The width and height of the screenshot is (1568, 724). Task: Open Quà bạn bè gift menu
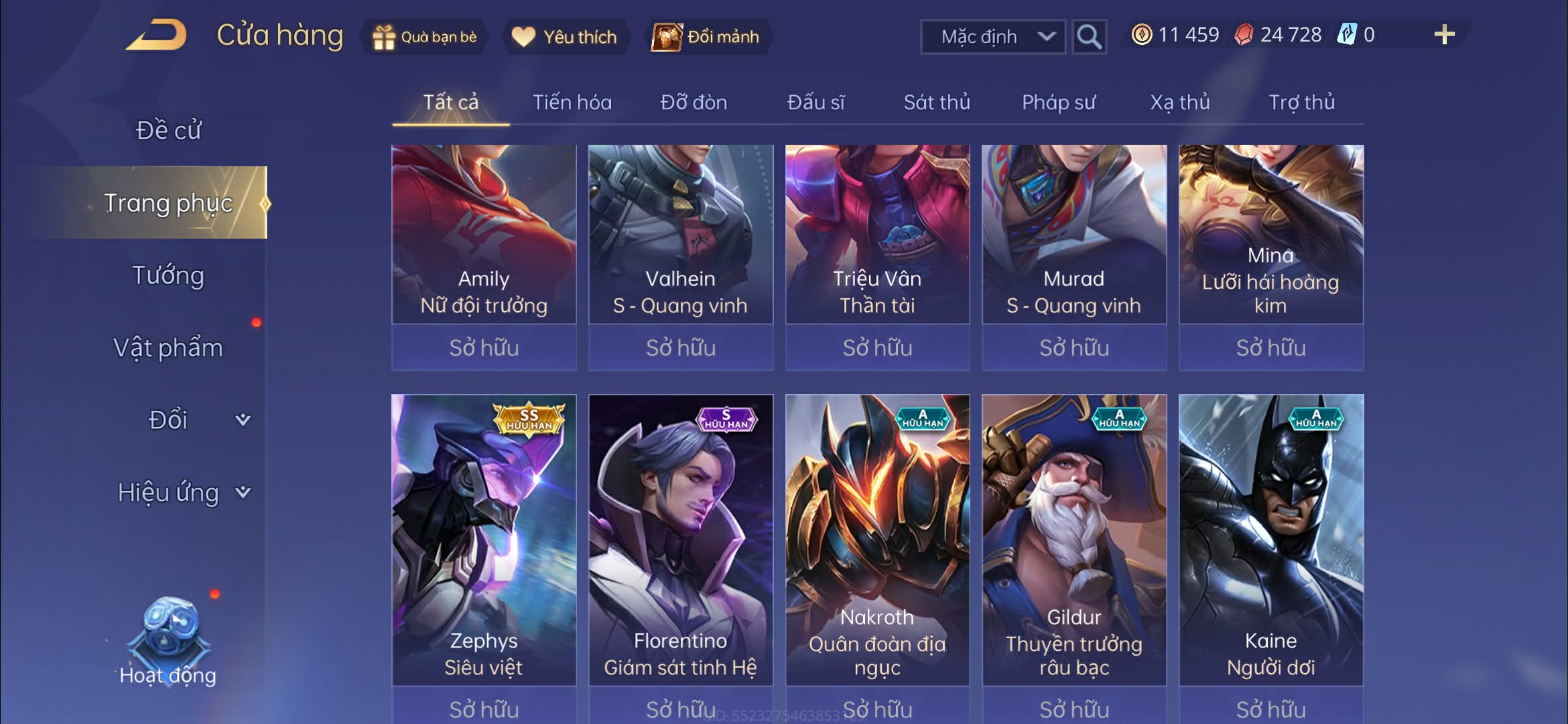(425, 37)
